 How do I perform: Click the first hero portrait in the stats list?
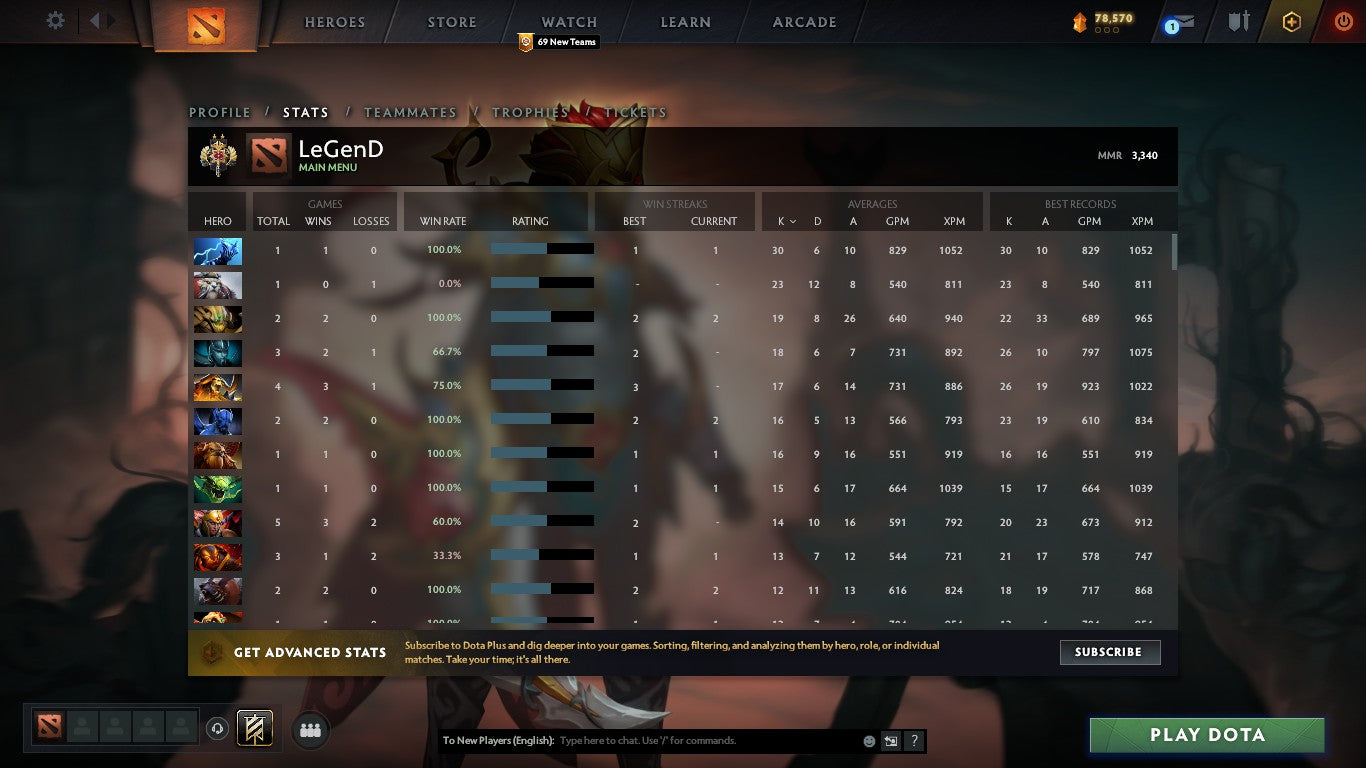tap(217, 251)
